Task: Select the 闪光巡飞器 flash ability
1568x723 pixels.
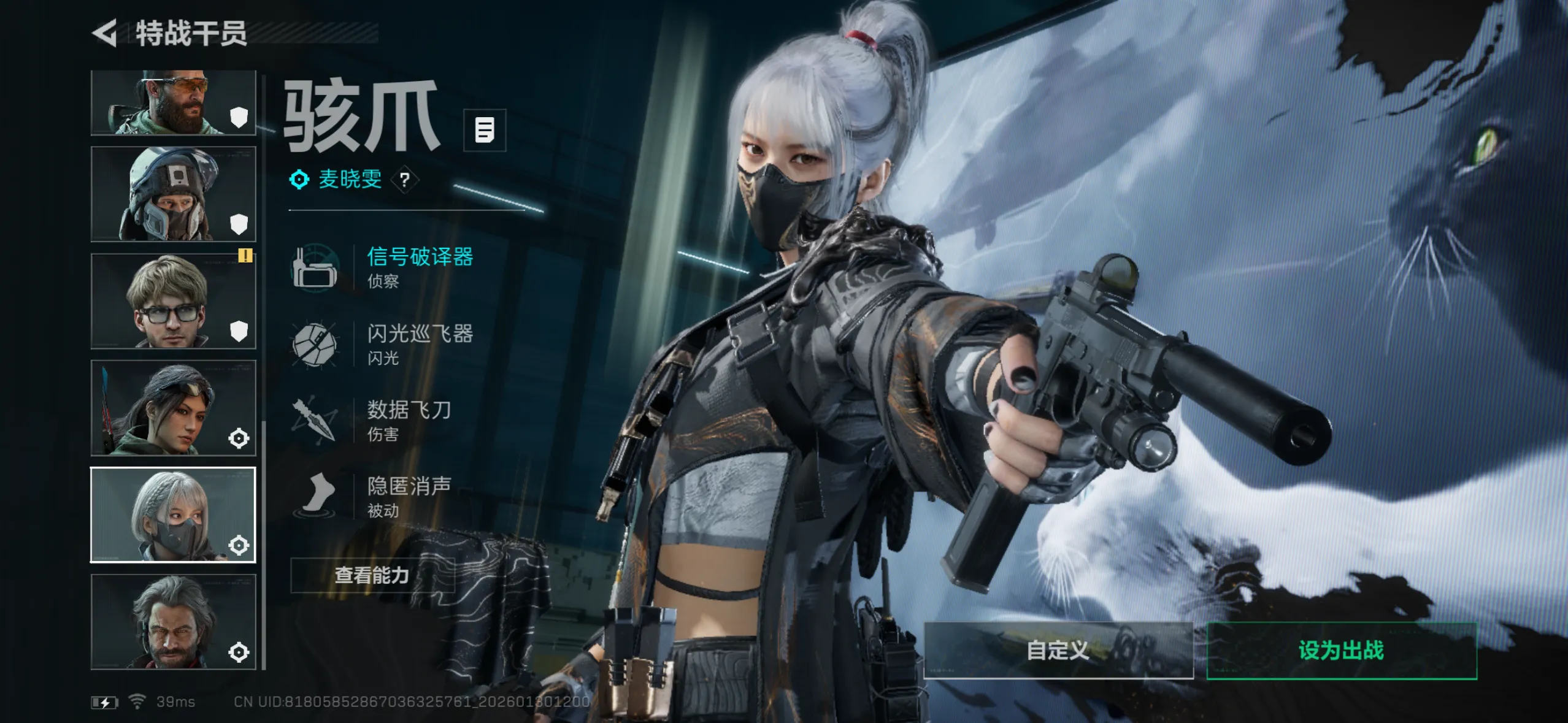Action: [x=420, y=343]
